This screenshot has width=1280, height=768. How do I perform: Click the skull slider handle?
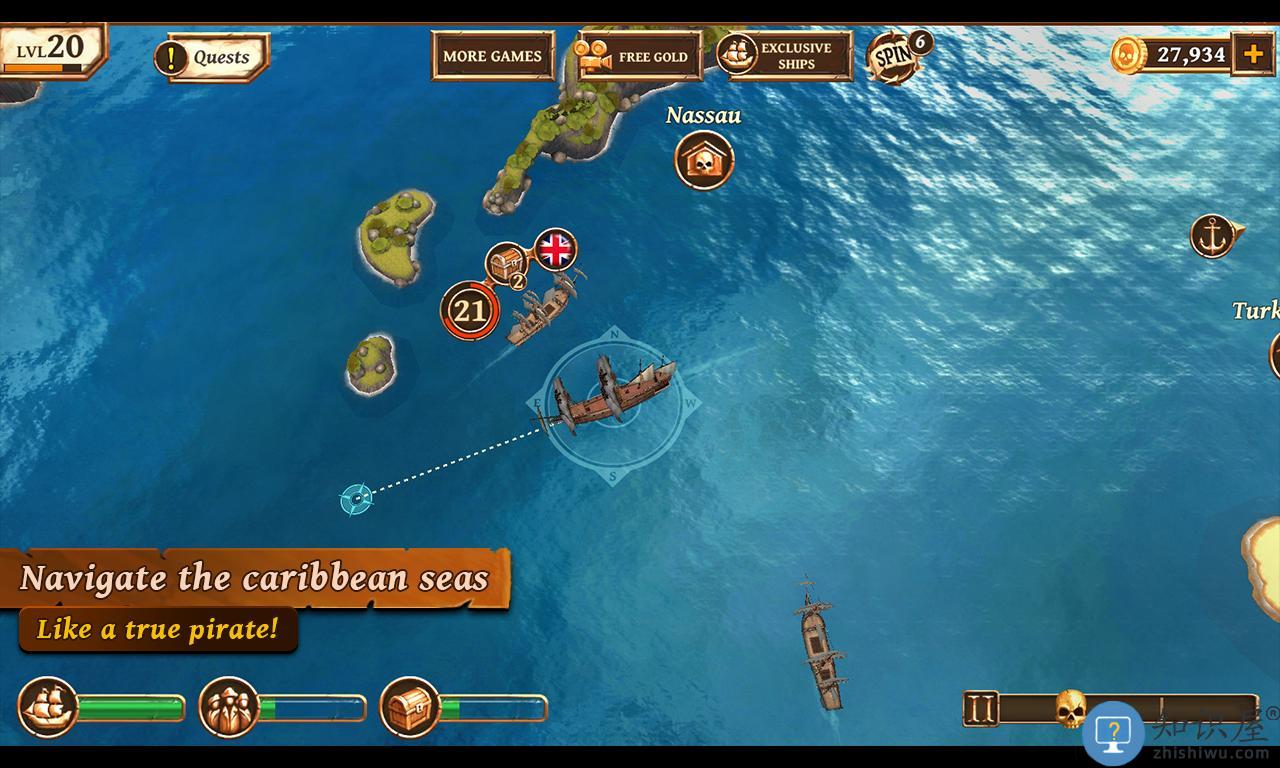(x=1071, y=708)
